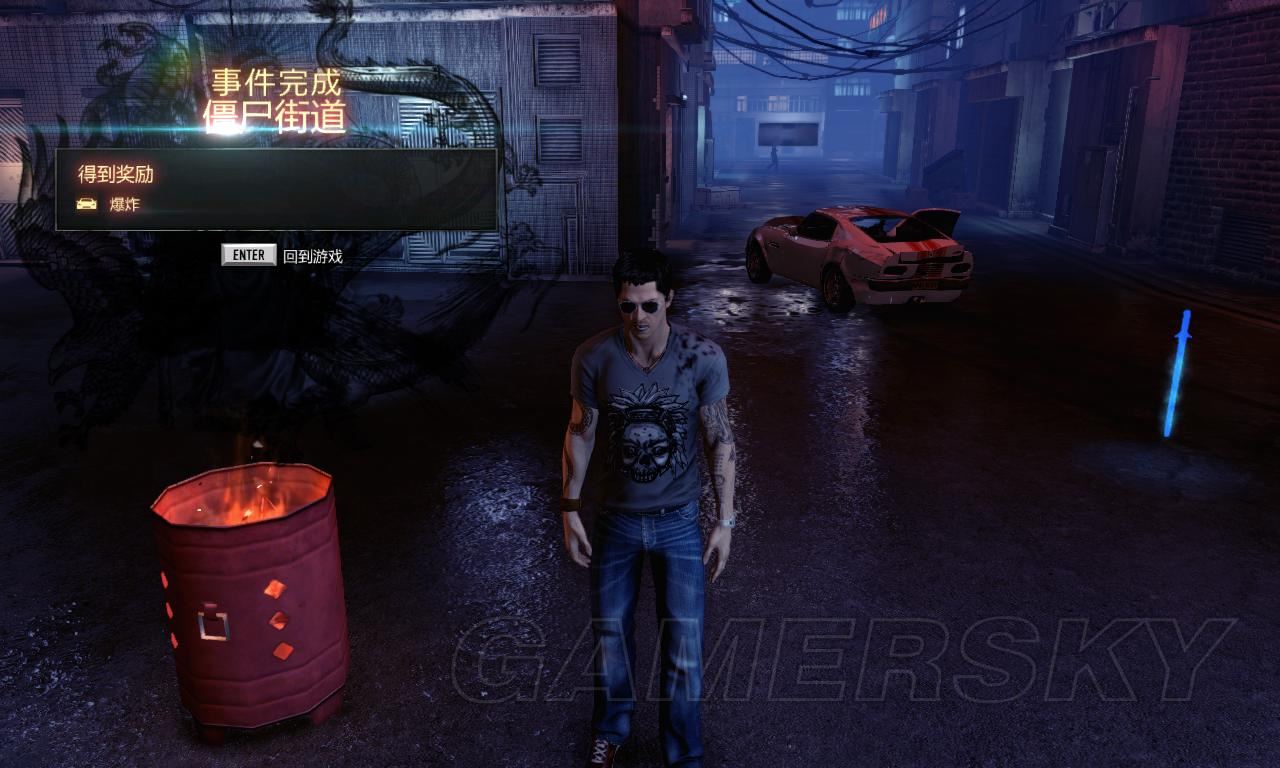Select the 回到游戏 return-to-game label
1280x768 pixels.
pyautogui.click(x=312, y=256)
